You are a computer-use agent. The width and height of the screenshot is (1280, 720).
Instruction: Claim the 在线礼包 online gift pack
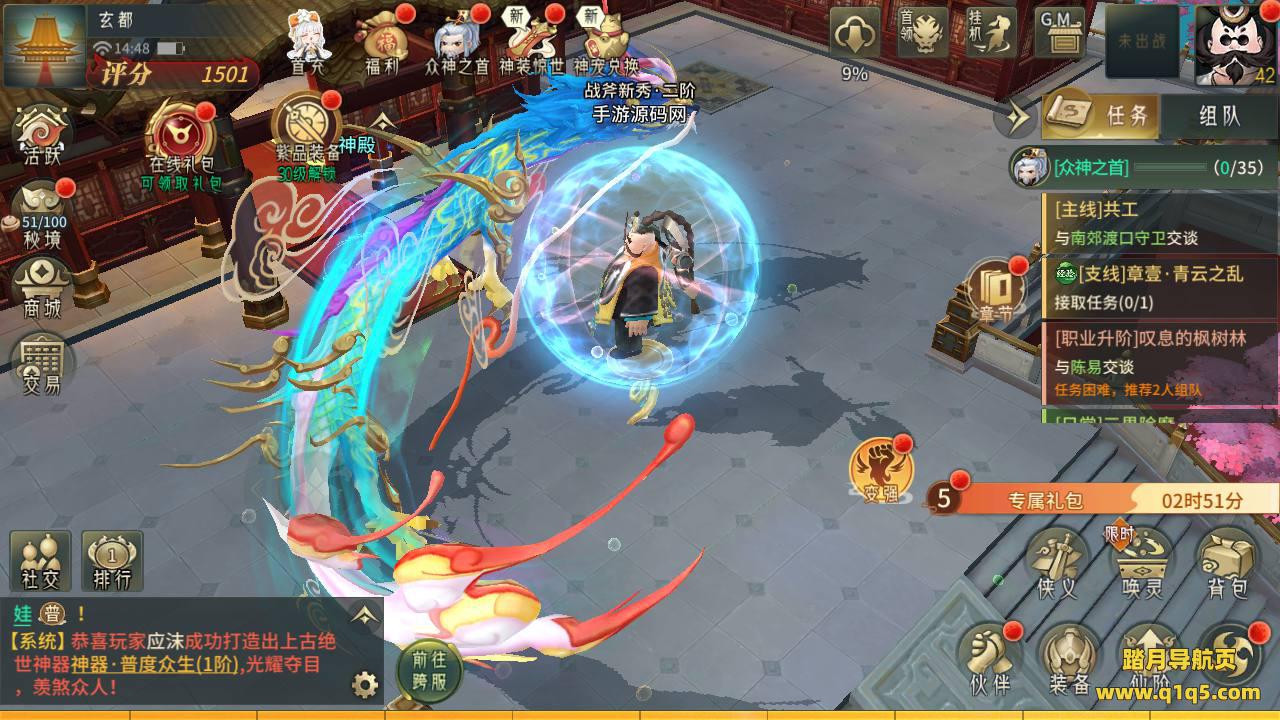(x=181, y=138)
